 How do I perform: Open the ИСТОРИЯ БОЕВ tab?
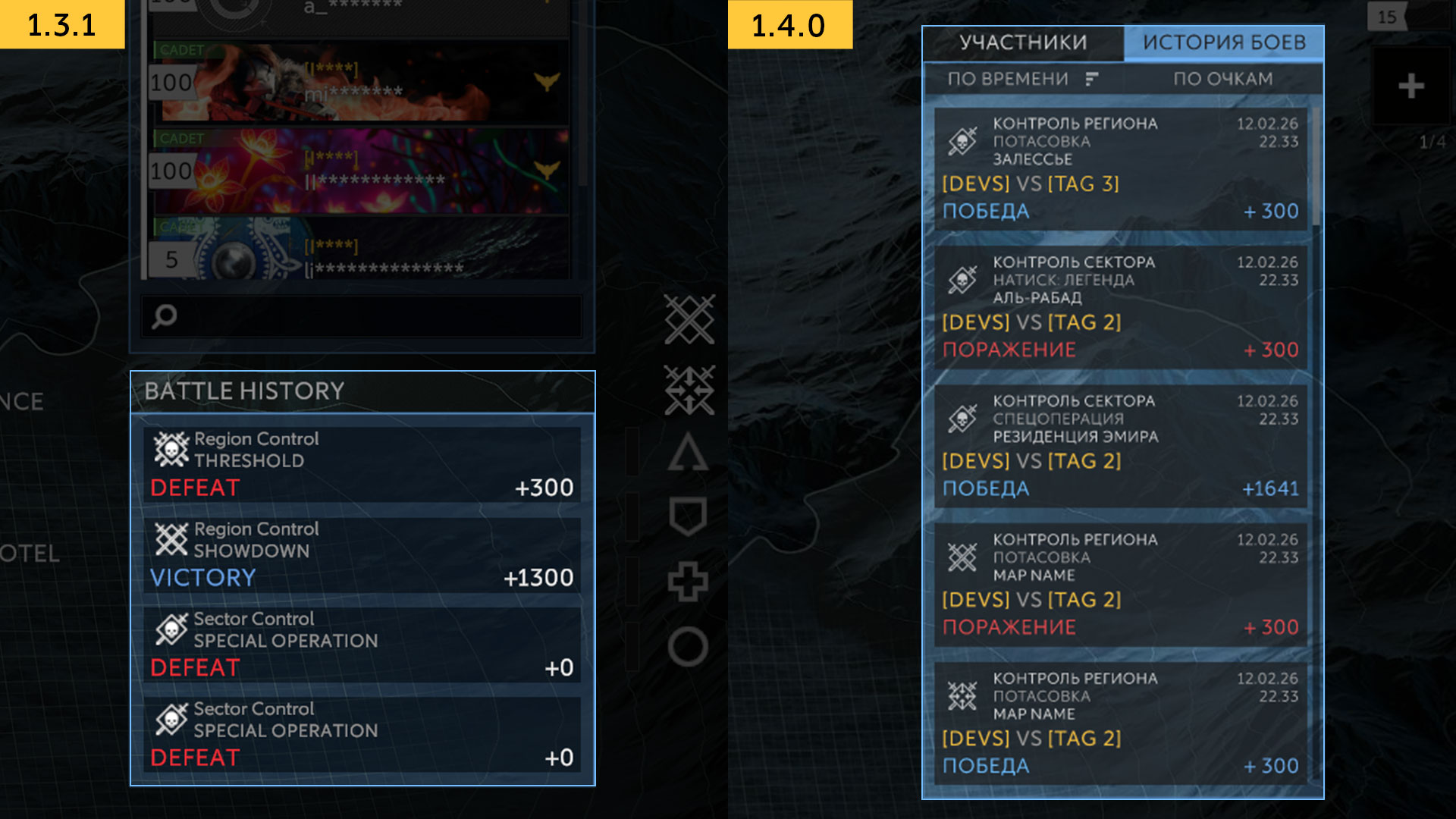point(1224,42)
